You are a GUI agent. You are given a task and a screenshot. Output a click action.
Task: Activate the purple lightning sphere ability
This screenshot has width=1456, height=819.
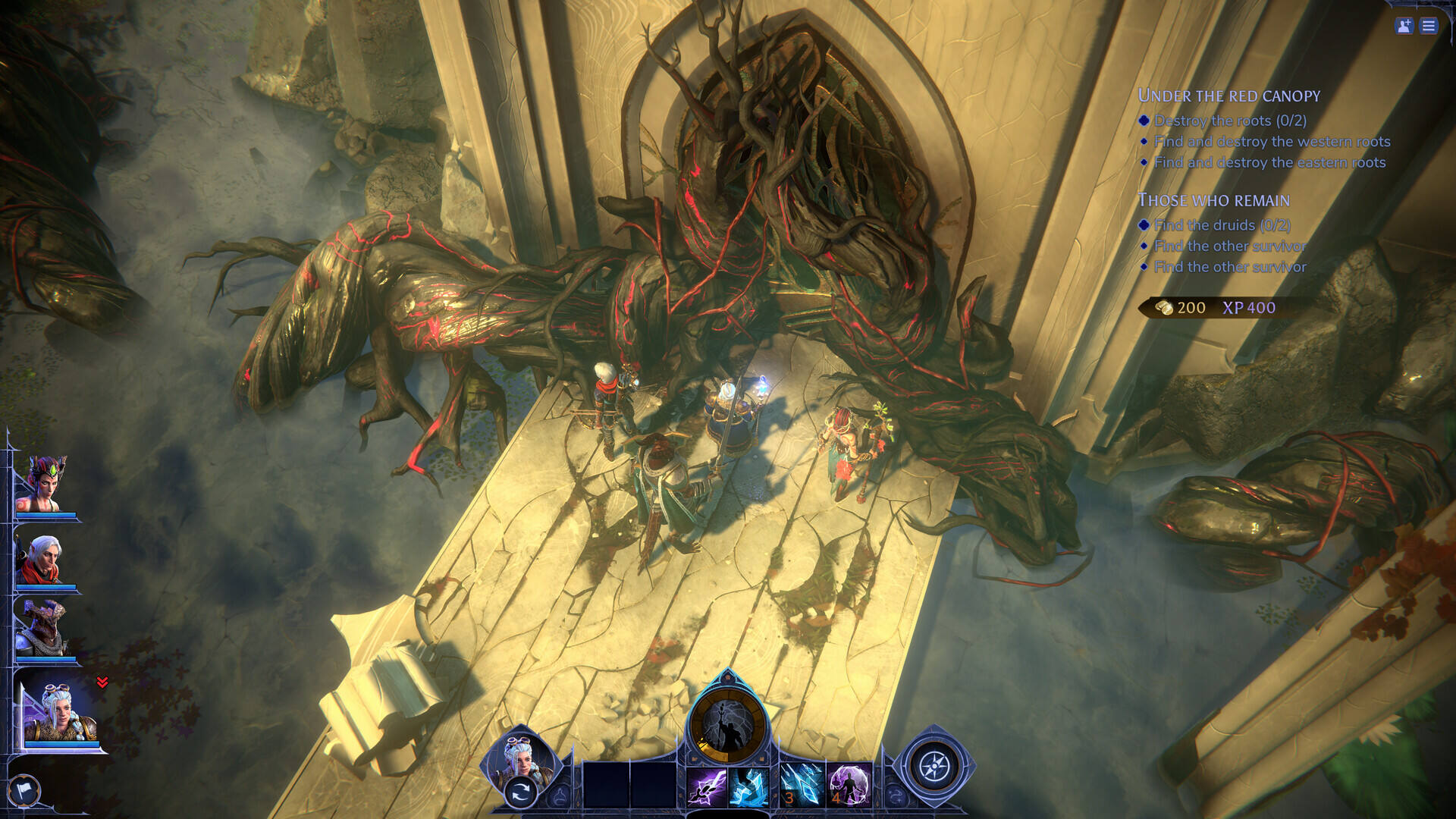(849, 785)
